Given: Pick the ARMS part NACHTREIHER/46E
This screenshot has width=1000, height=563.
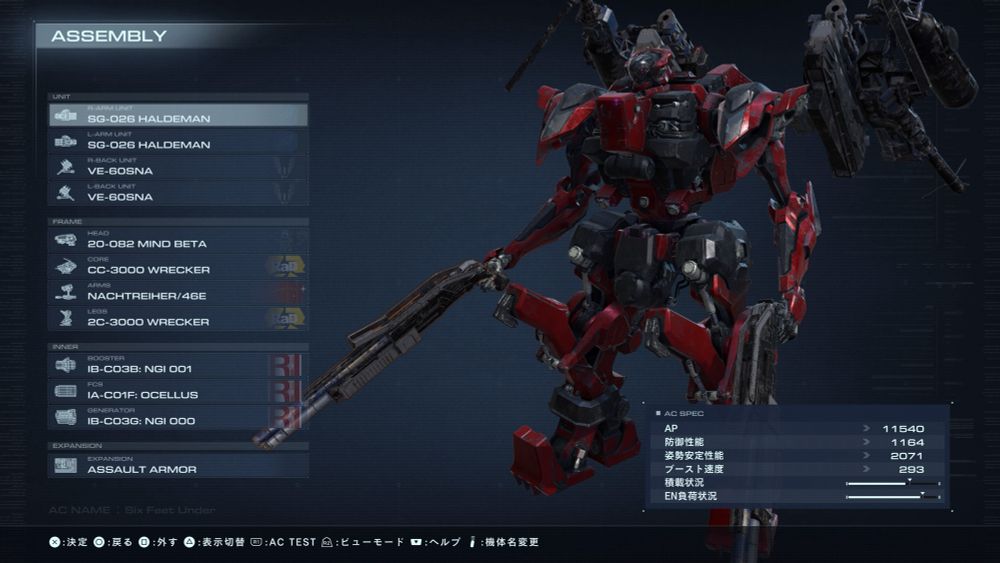Looking at the screenshot, I should pyautogui.click(x=178, y=292).
